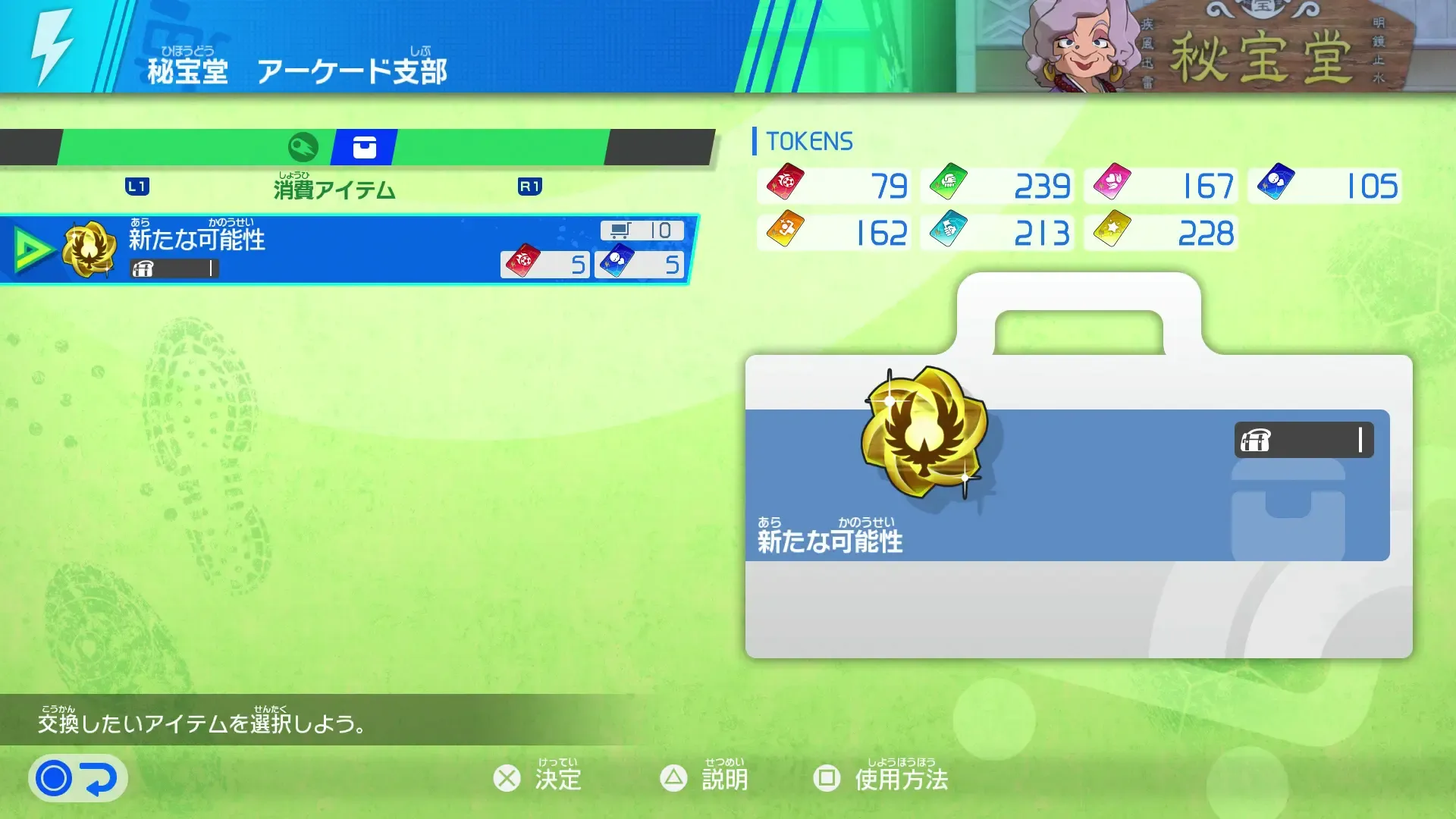Viewport: 1456px width, 819px height.
Task: Click the shopping cart icon showing 10
Action: [x=620, y=229]
